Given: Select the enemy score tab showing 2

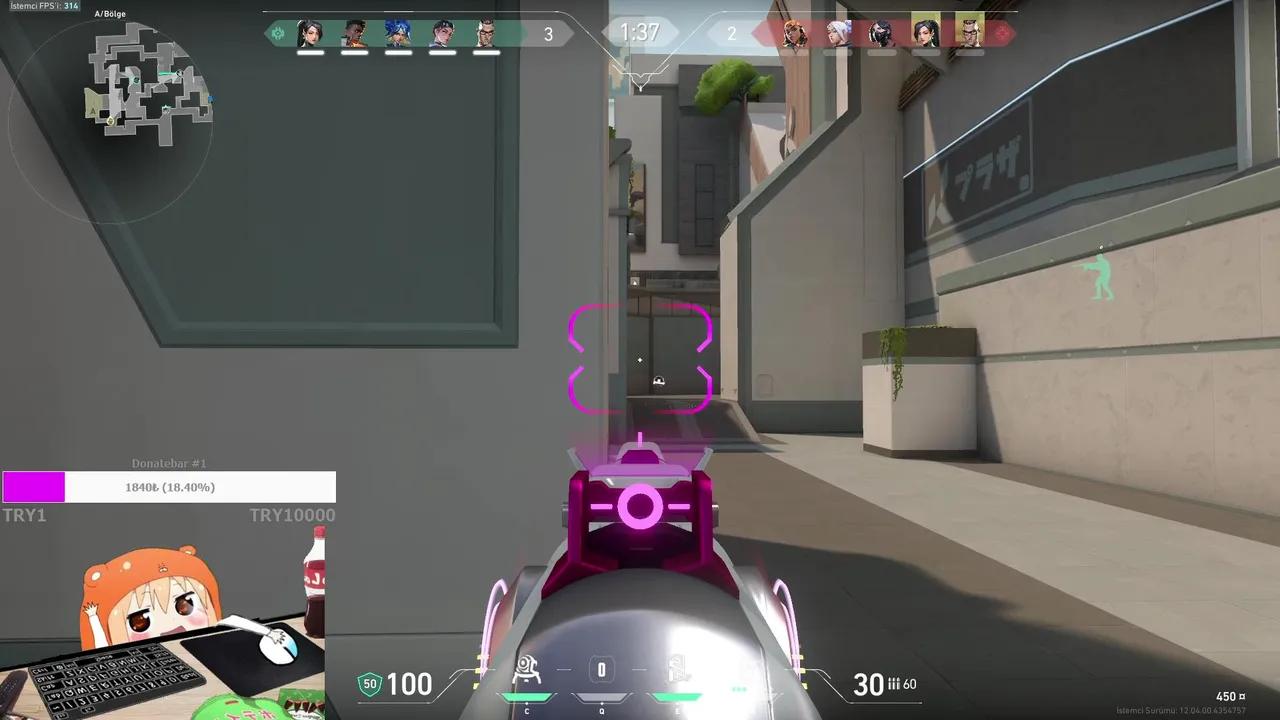Looking at the screenshot, I should tap(731, 33).
